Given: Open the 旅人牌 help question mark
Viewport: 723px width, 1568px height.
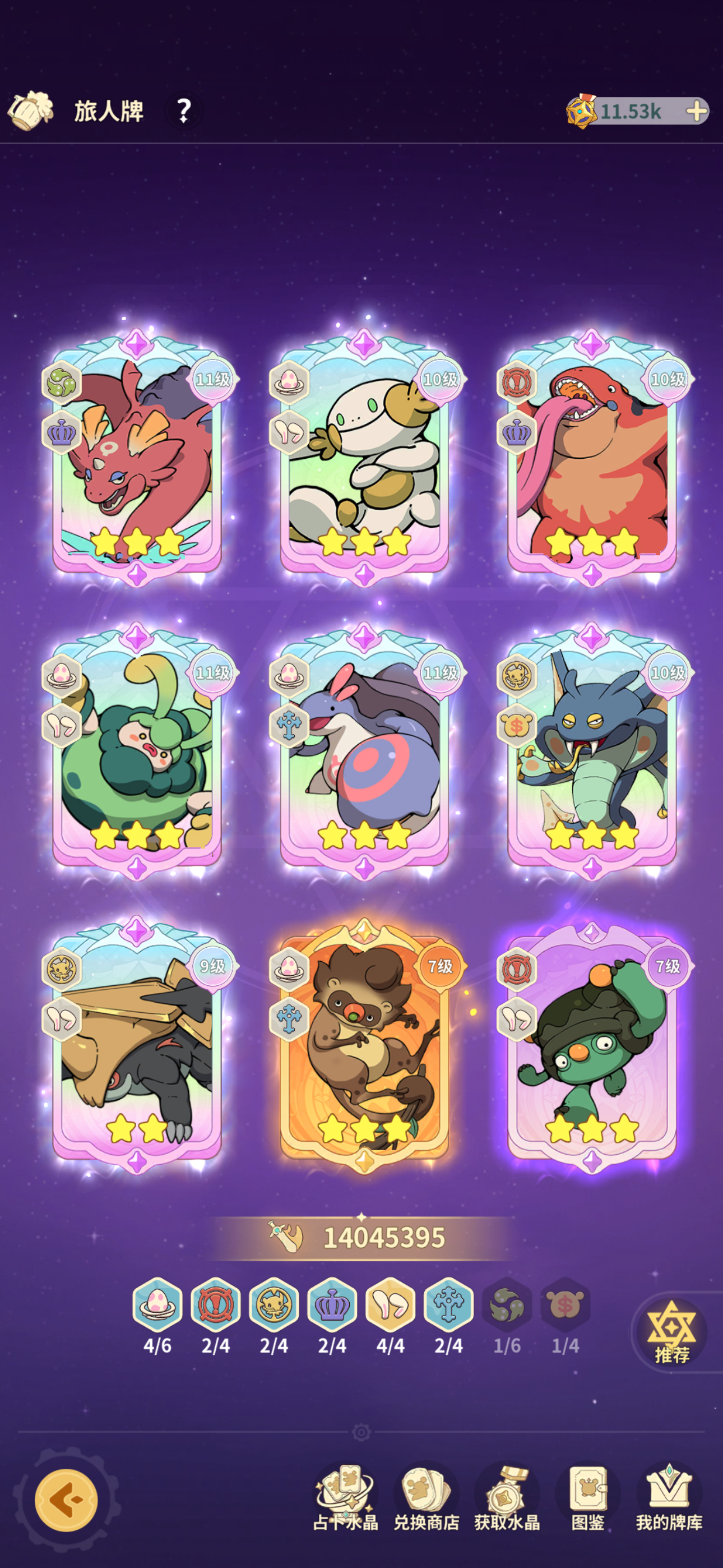Looking at the screenshot, I should [x=184, y=111].
